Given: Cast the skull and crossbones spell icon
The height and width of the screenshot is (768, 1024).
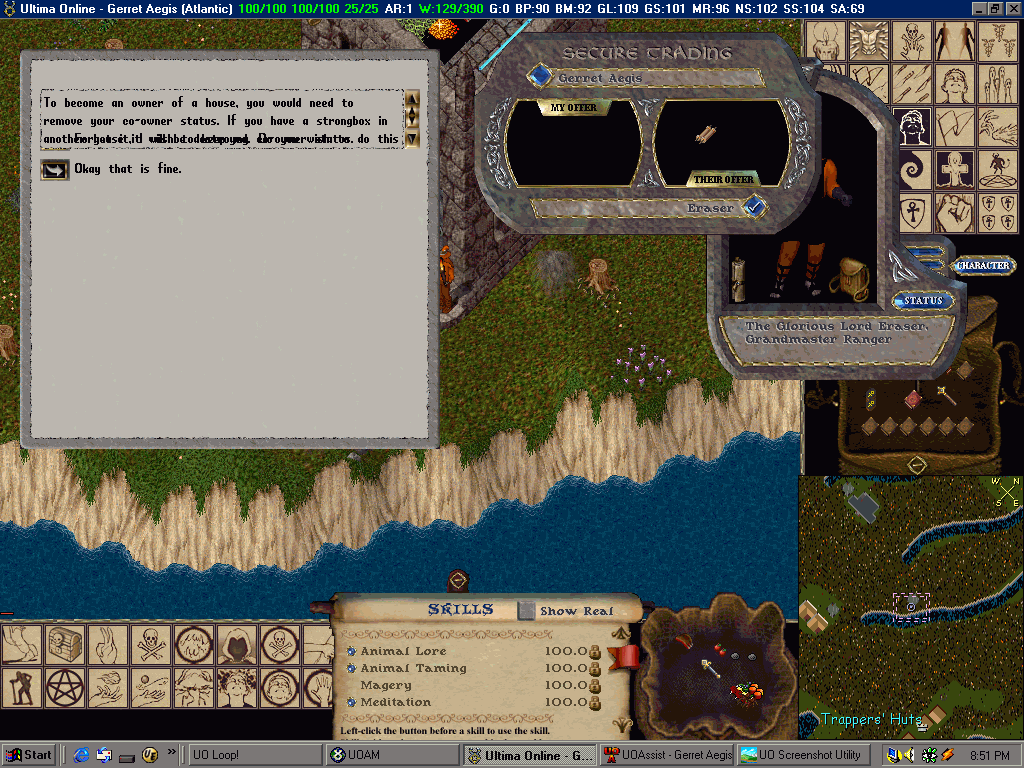Looking at the screenshot, I should coord(152,644).
